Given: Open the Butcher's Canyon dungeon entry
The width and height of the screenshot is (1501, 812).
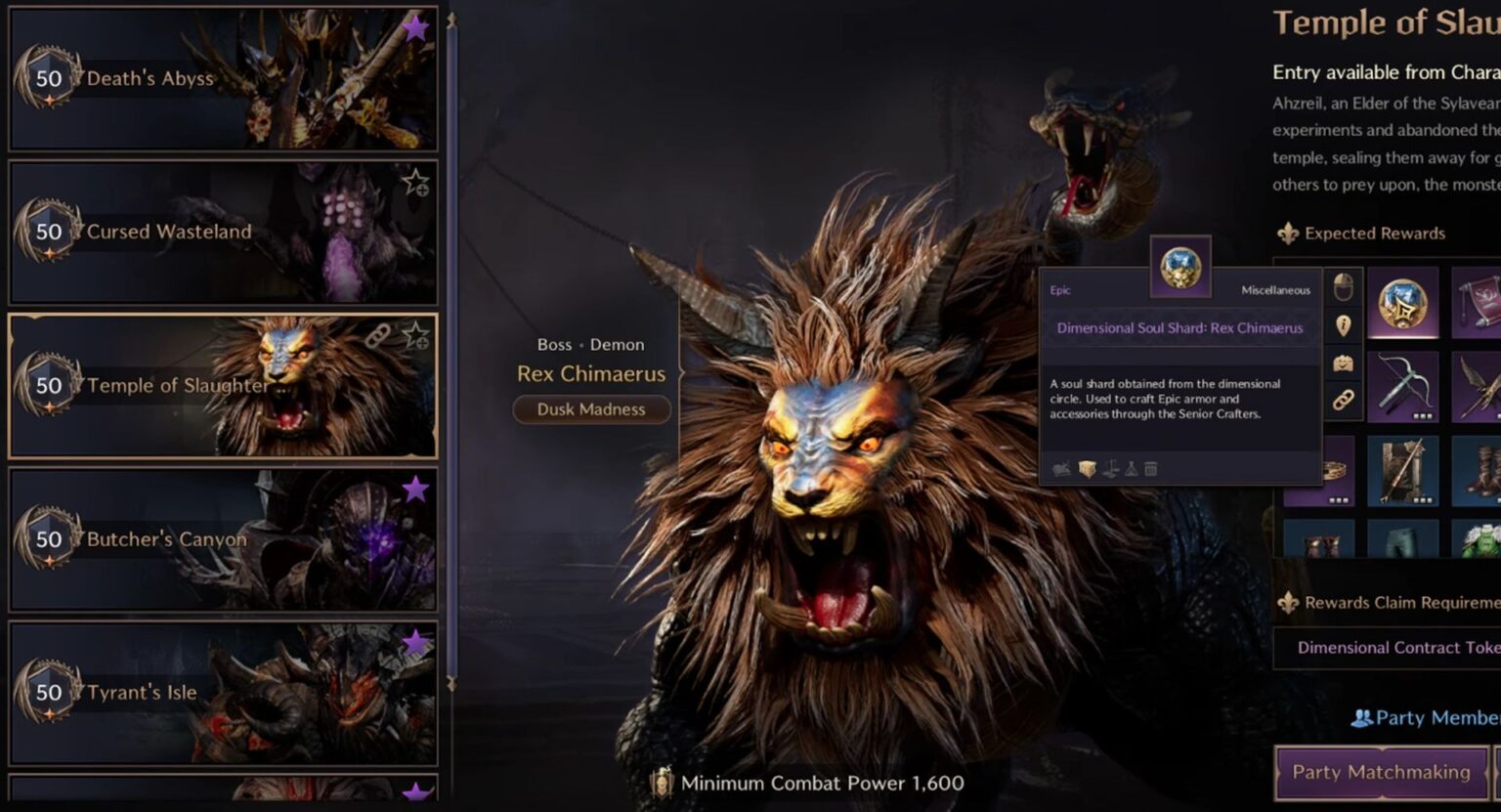Looking at the screenshot, I should point(223,539).
